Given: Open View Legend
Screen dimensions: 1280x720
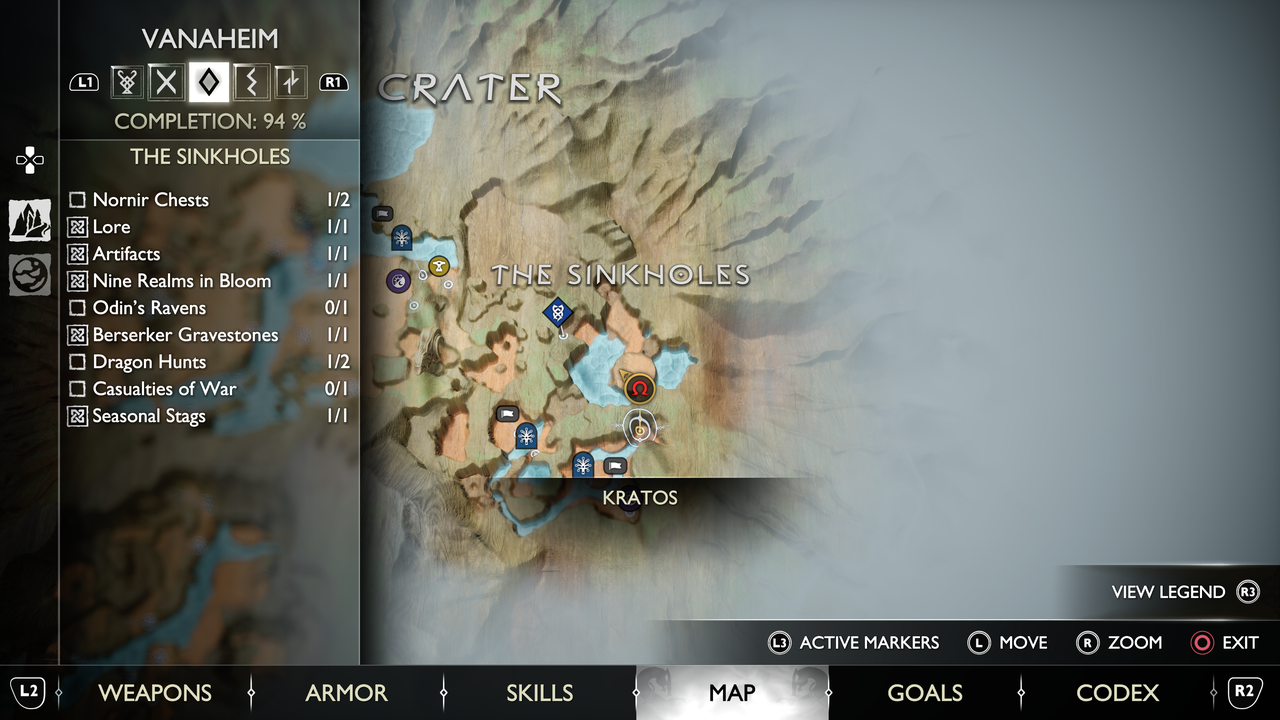Looking at the screenshot, I should 1170,592.
